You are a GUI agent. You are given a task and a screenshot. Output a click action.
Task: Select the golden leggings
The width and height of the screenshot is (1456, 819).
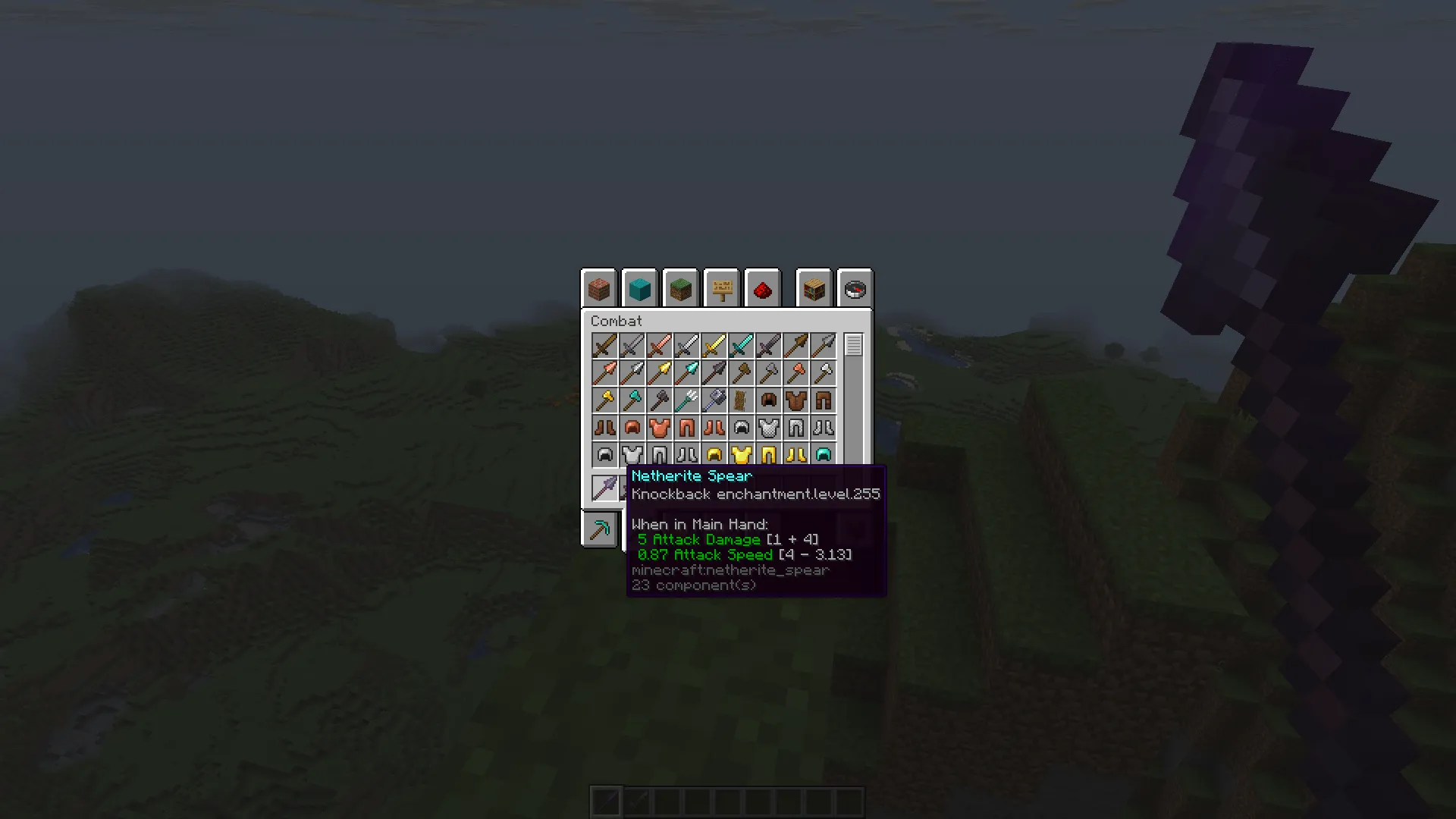pyautogui.click(x=768, y=454)
